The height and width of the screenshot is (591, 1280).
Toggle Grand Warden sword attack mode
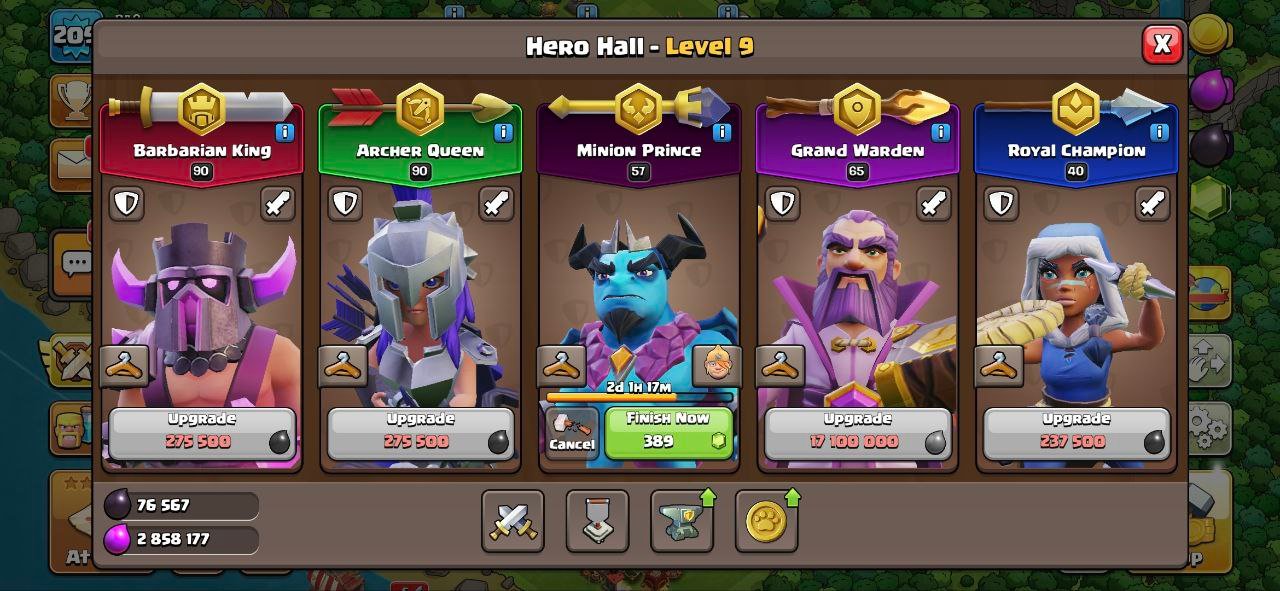click(x=933, y=204)
